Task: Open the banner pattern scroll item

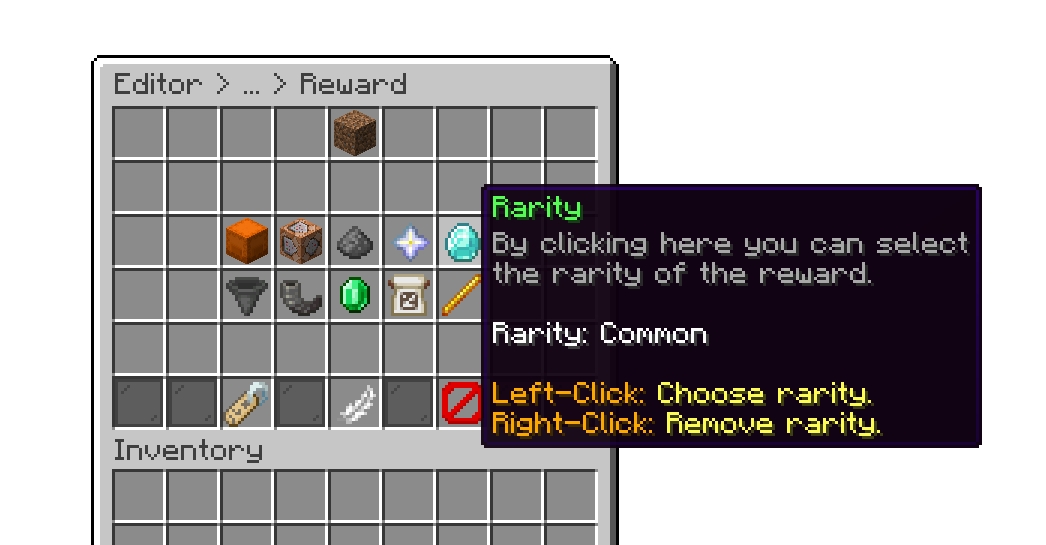Action: pos(408,295)
